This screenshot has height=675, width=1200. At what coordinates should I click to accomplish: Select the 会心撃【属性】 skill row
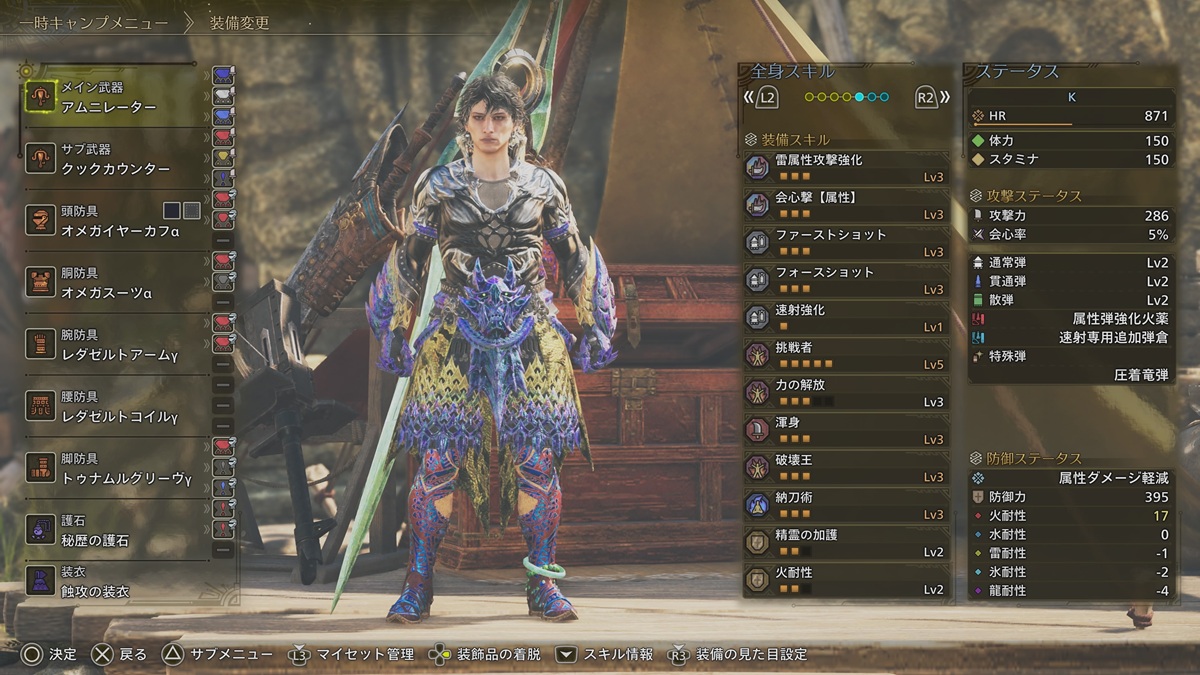pyautogui.click(x=846, y=205)
